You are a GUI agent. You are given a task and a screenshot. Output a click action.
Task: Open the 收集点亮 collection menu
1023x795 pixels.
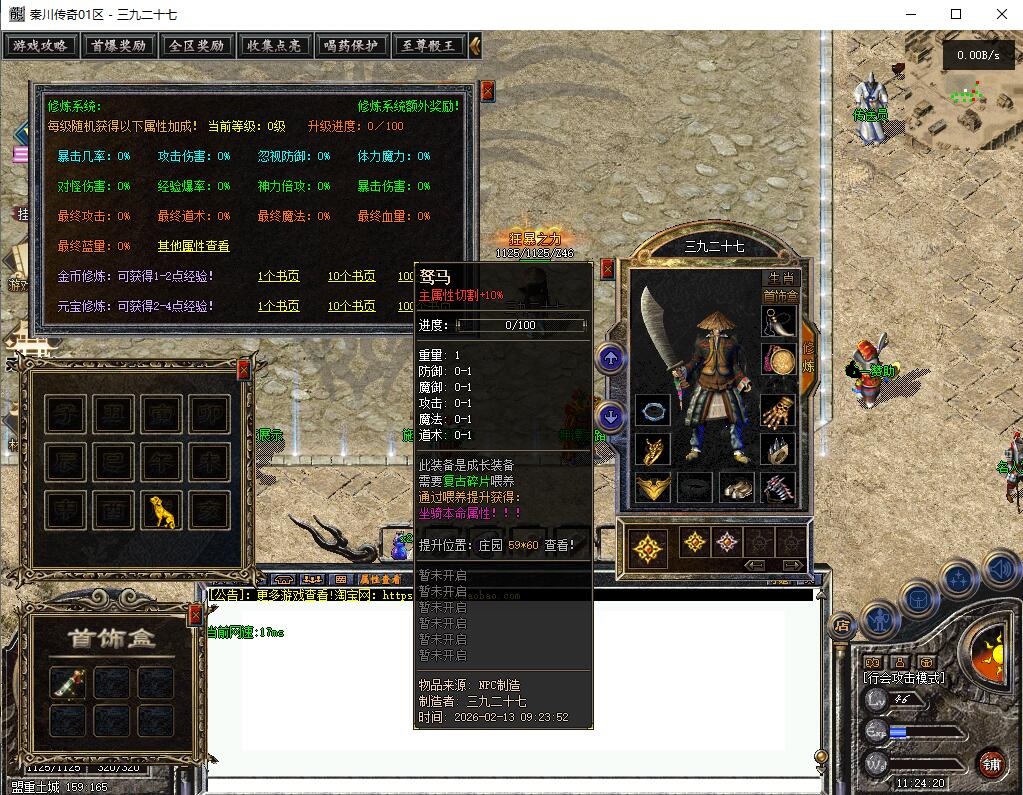(274, 46)
